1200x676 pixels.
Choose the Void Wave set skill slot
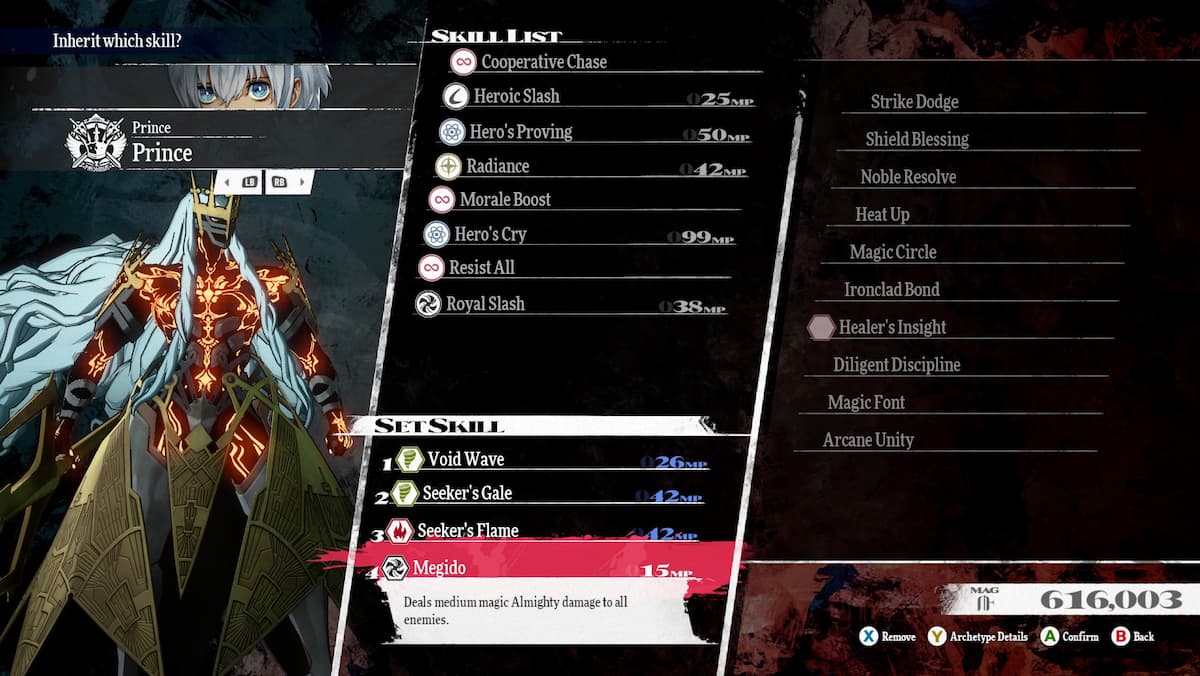pos(465,460)
